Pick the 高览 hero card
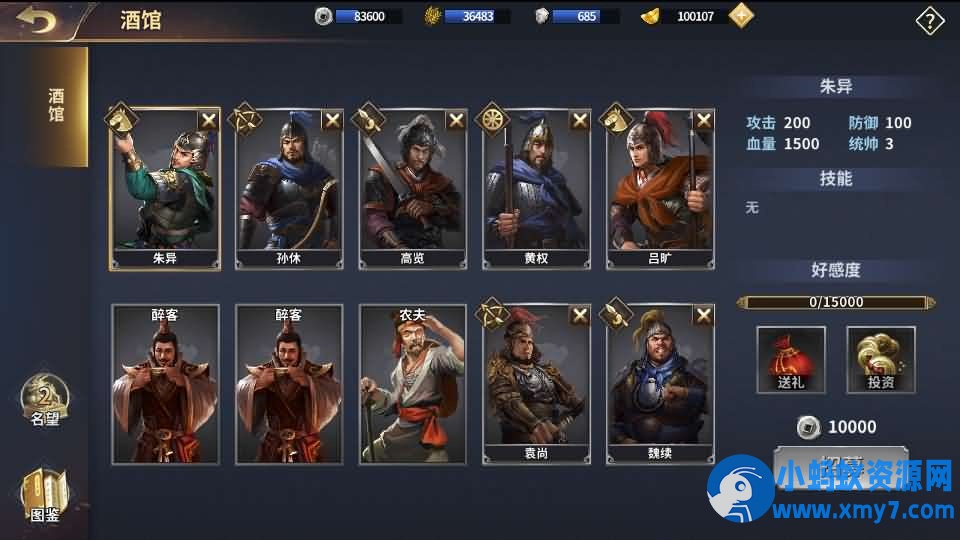Screen dimensions: 960x540 pos(413,188)
